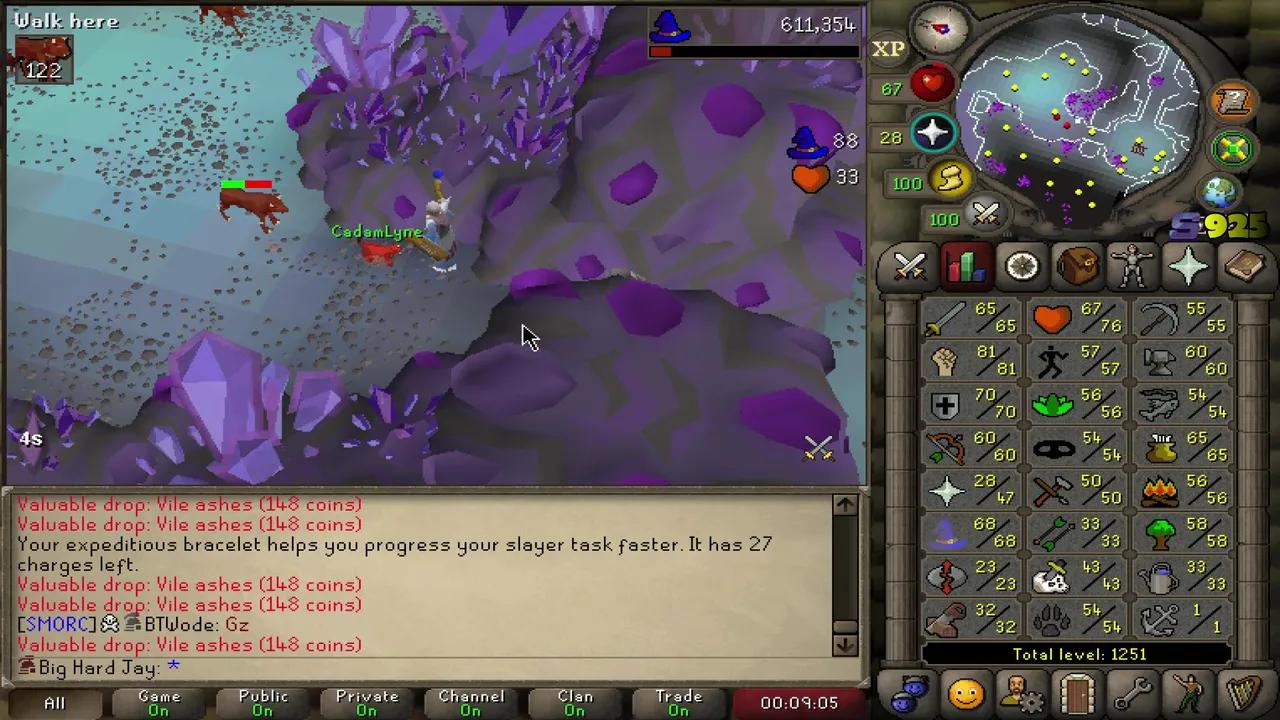Click the chatbox scroll-down arrow
The width and height of the screenshot is (1280, 720).
tap(845, 645)
